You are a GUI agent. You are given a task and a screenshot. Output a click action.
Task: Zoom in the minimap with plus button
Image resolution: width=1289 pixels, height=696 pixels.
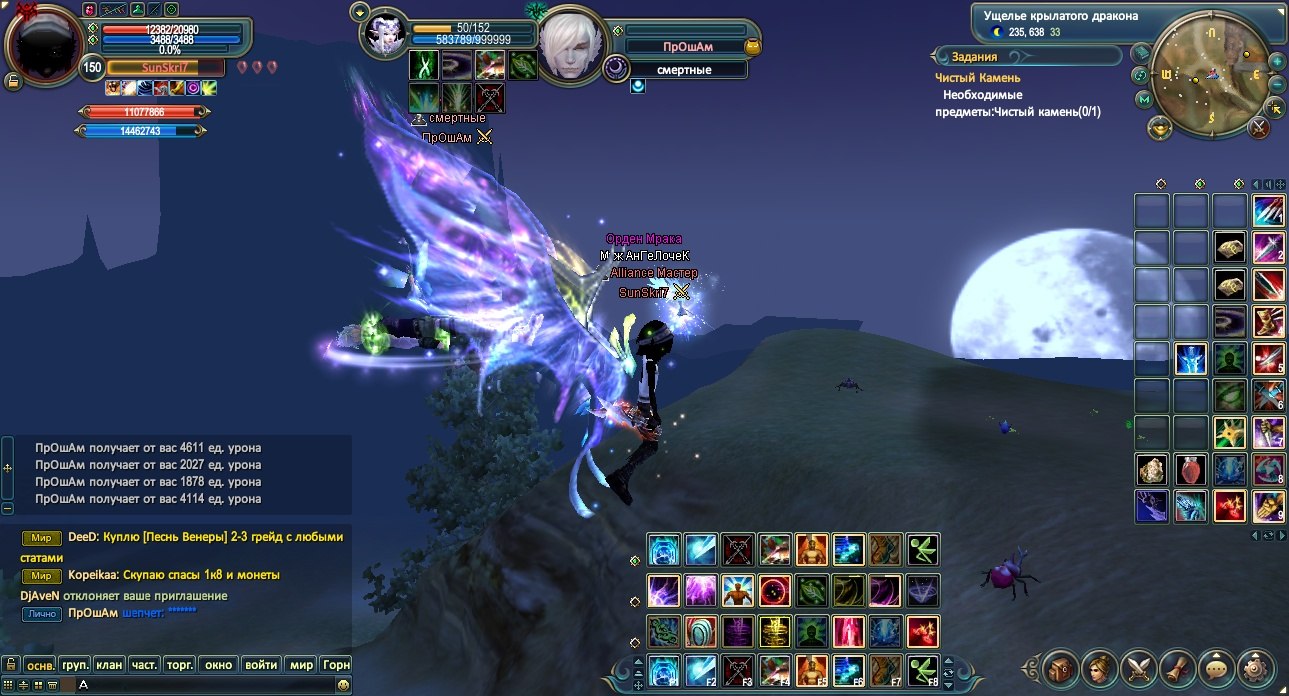1276,61
